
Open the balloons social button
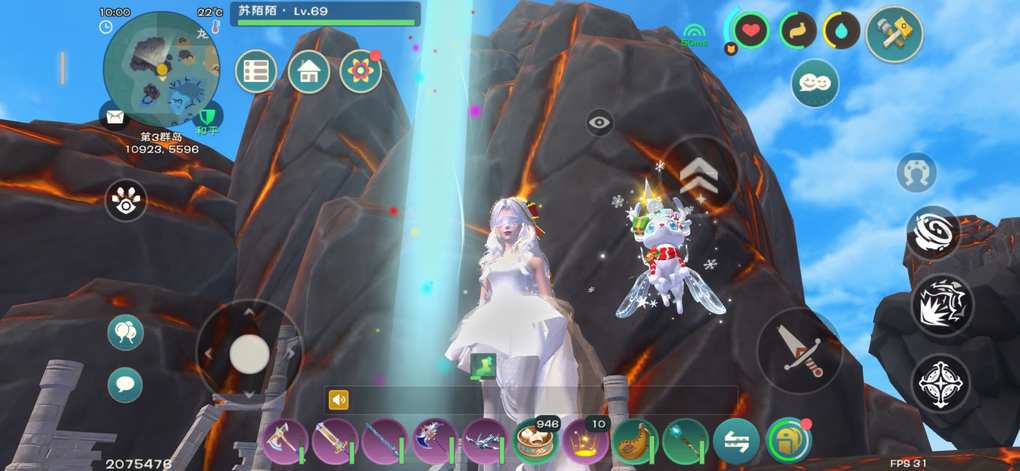[x=125, y=332]
